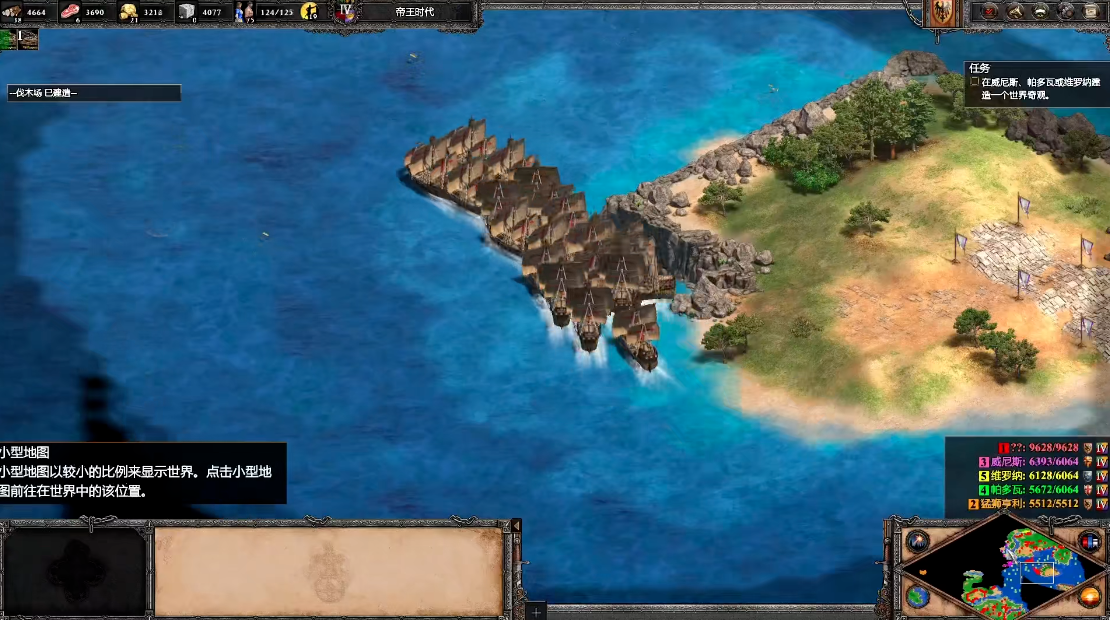Click the stone resource icon
The height and width of the screenshot is (620, 1110).
188,12
